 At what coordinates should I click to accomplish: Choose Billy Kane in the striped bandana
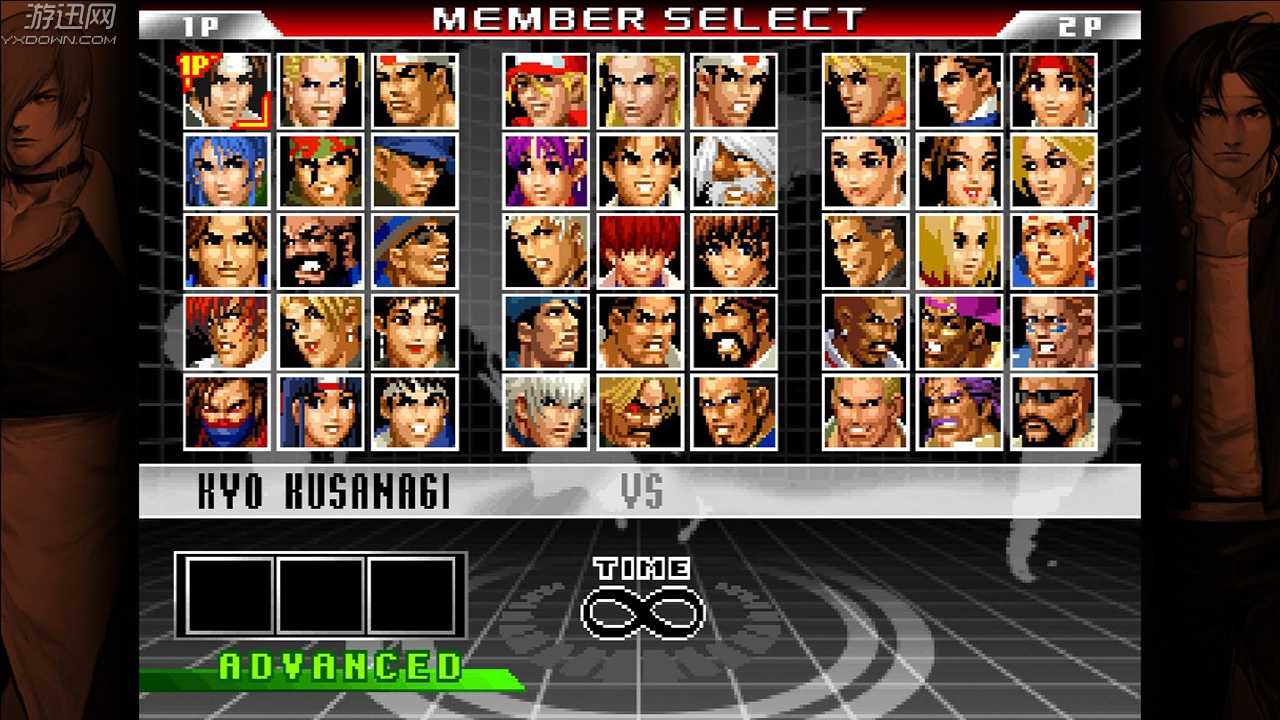point(1053,251)
